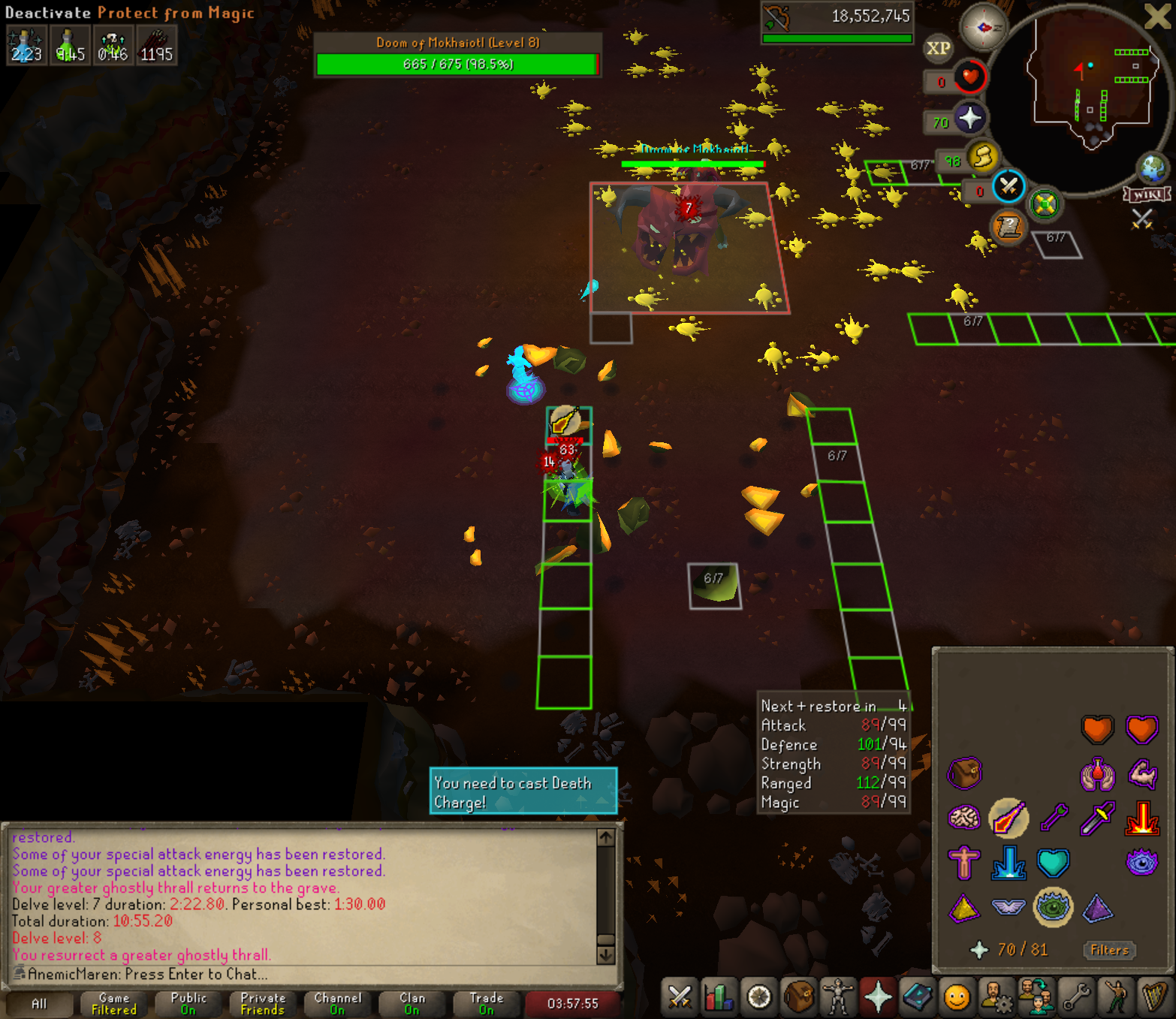Viewport: 1176px width, 1019px height.
Task: Switch to the Skills tab
Action: coord(719,997)
